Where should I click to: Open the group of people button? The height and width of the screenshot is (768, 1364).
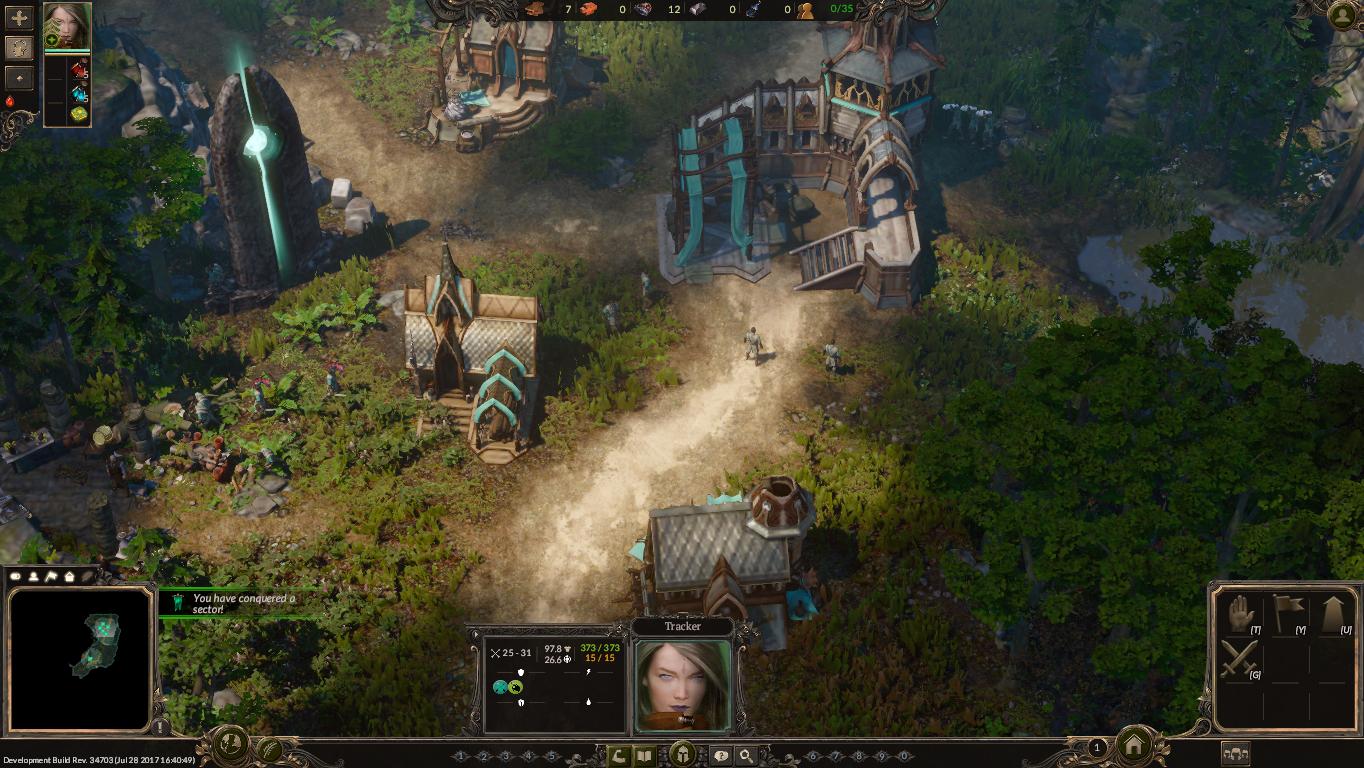tap(1236, 755)
